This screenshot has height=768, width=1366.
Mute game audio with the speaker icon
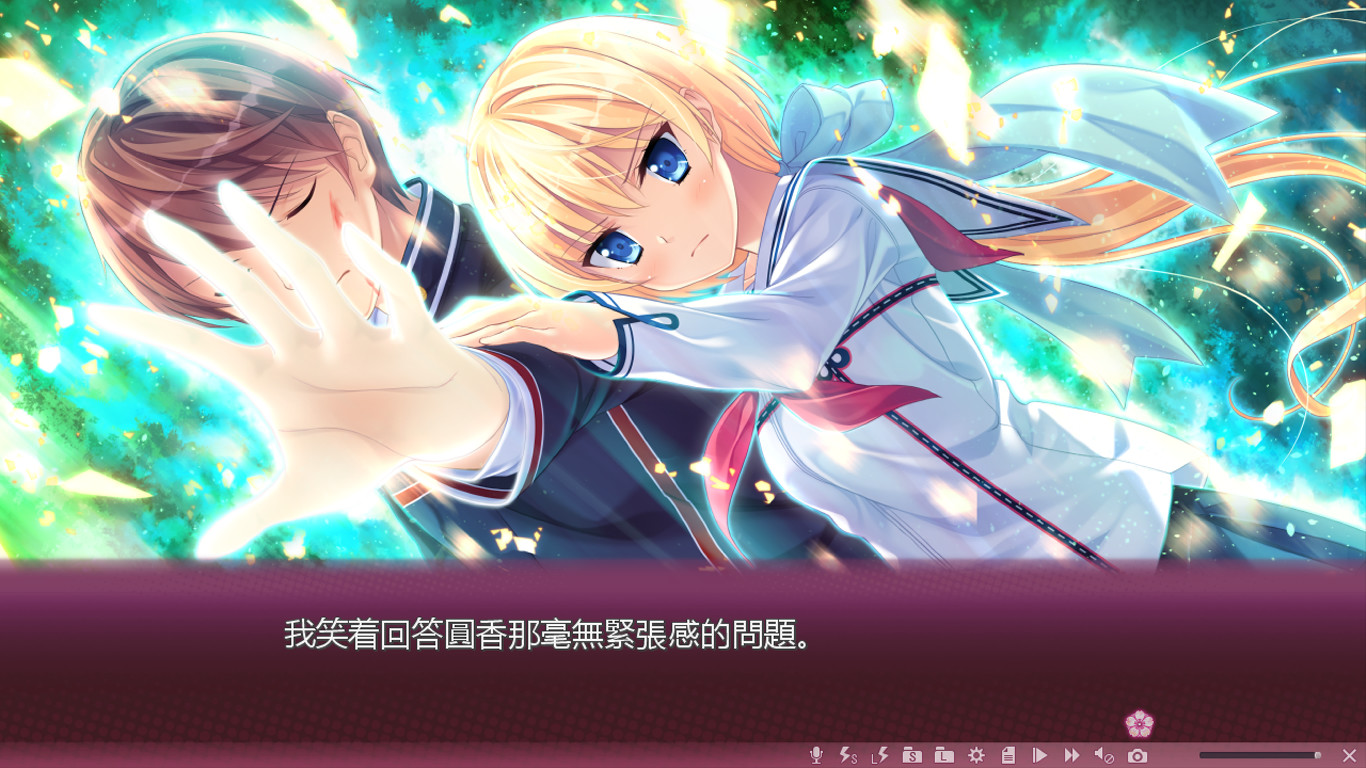[x=1104, y=755]
